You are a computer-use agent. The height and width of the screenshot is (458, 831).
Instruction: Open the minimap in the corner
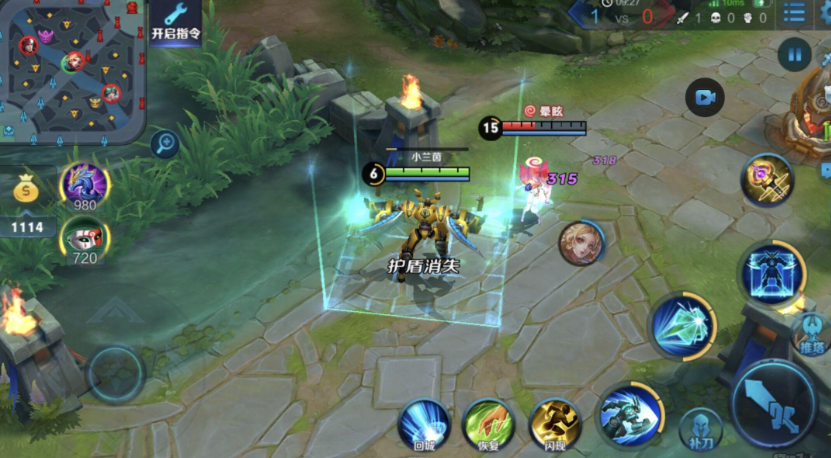click(73, 70)
